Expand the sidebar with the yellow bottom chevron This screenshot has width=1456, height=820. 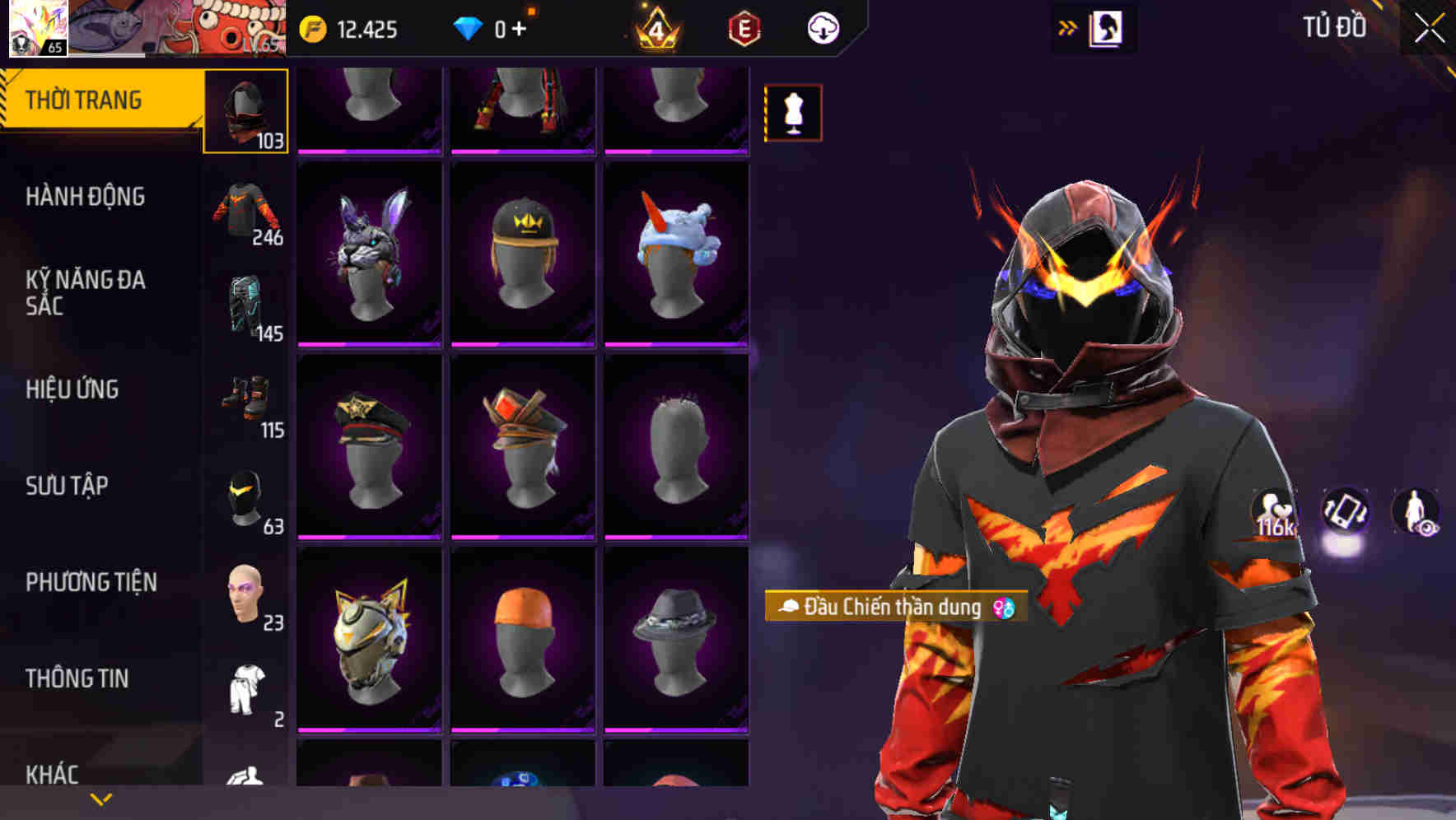(100, 799)
